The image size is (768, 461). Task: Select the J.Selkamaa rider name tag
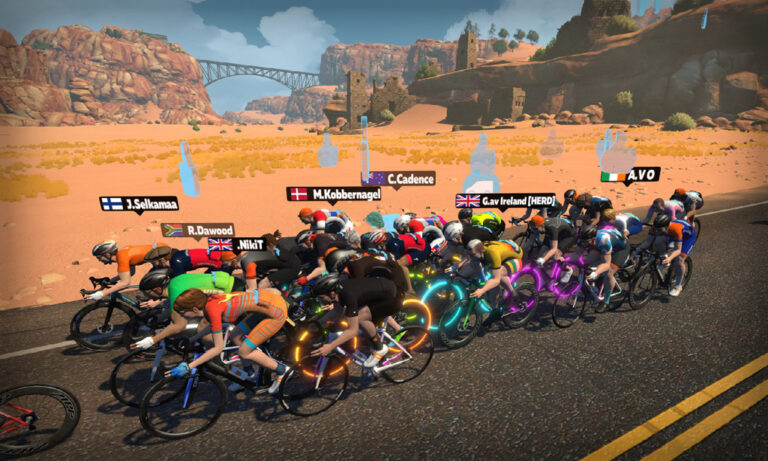[139, 203]
